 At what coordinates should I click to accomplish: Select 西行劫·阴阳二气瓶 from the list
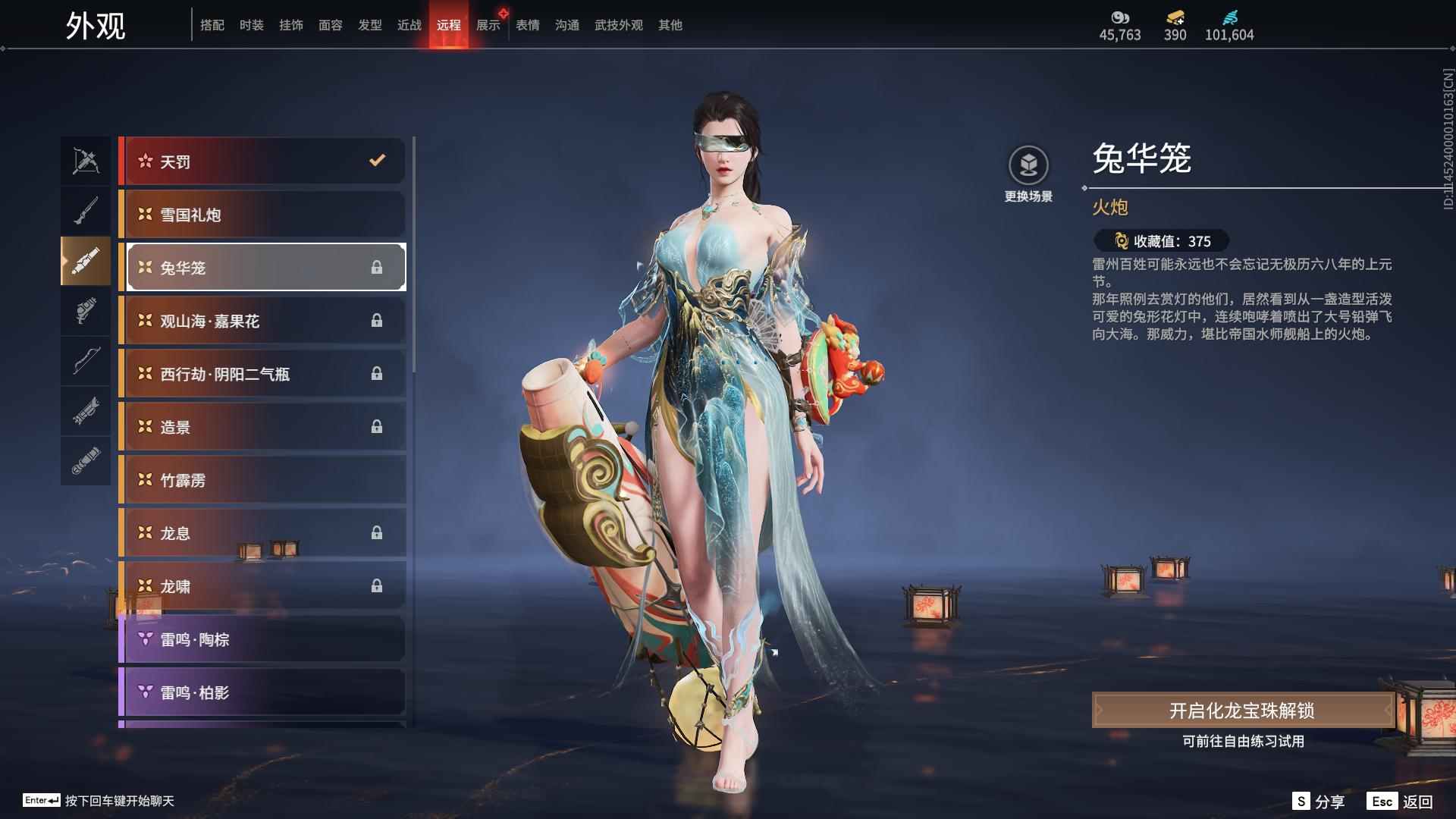coord(262,374)
